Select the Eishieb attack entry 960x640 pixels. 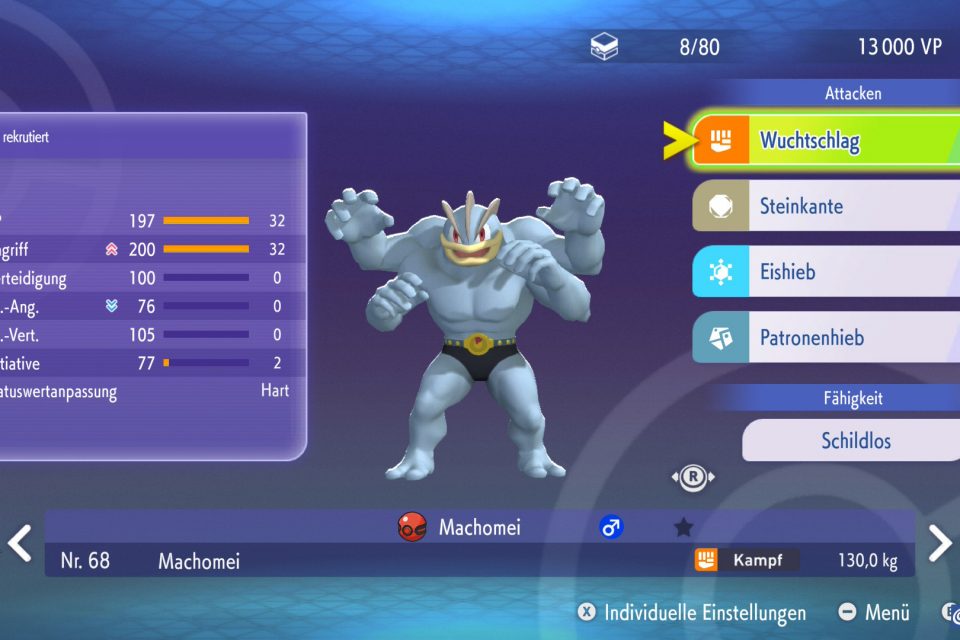(825, 272)
